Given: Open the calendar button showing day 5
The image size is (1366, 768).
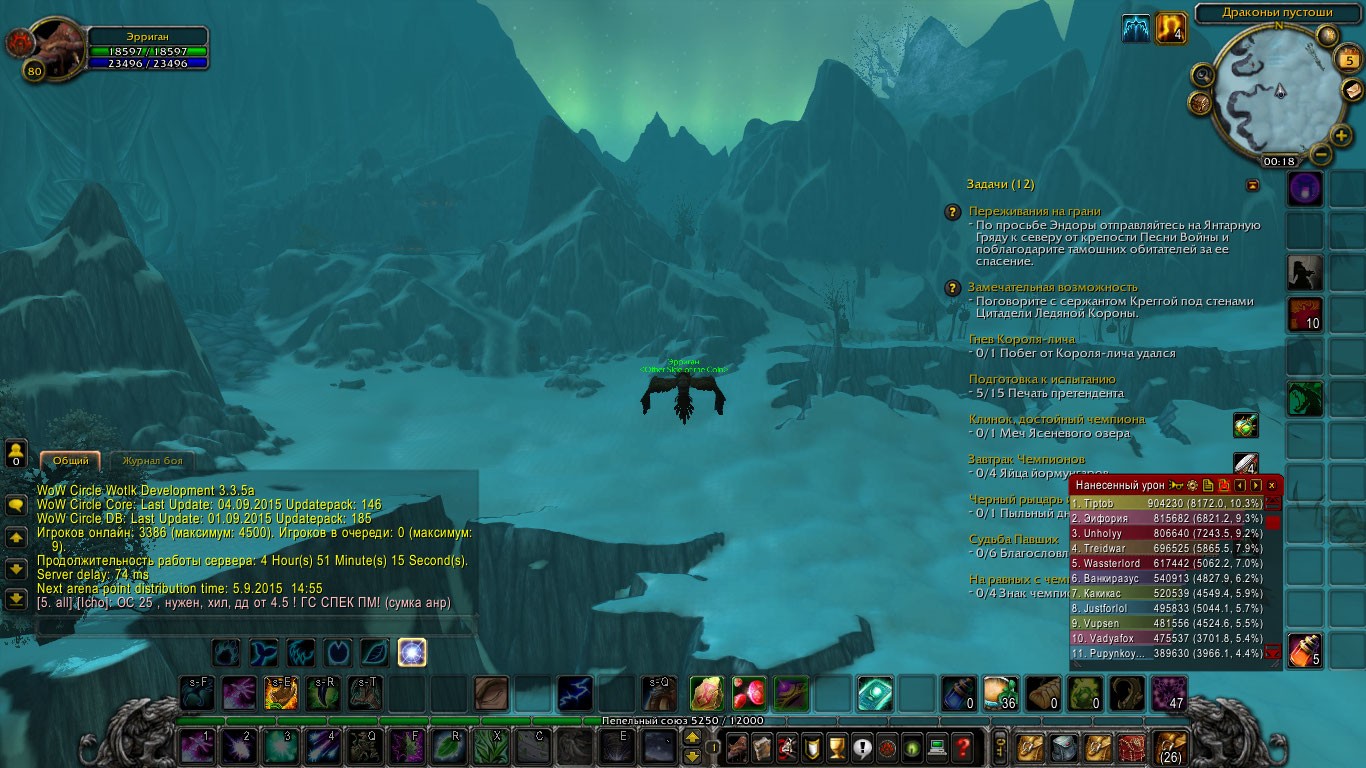Looking at the screenshot, I should [1346, 61].
